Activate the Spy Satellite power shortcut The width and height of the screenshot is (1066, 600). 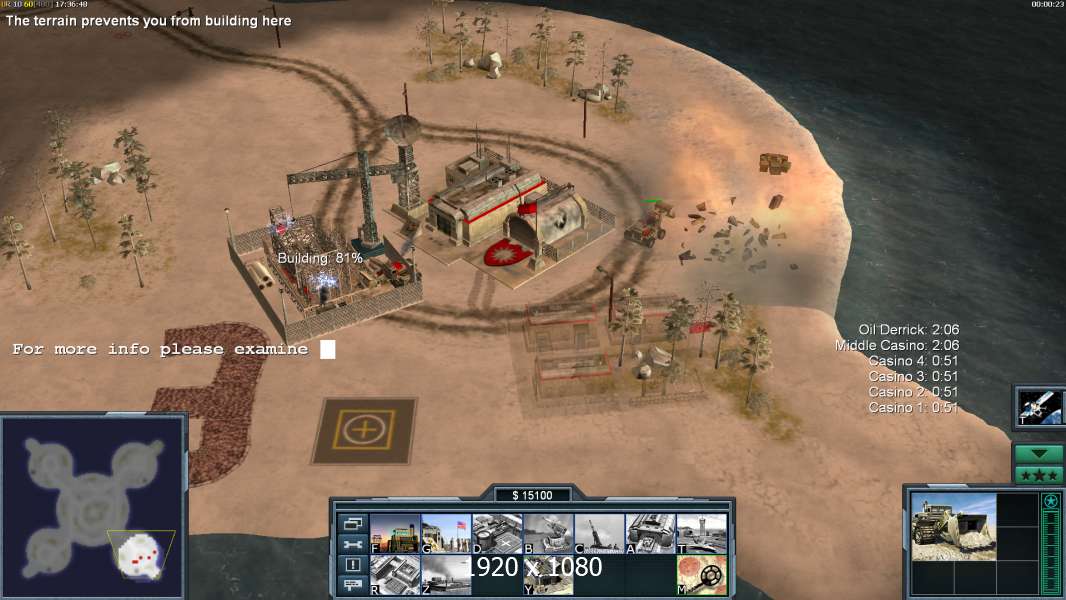click(1039, 407)
